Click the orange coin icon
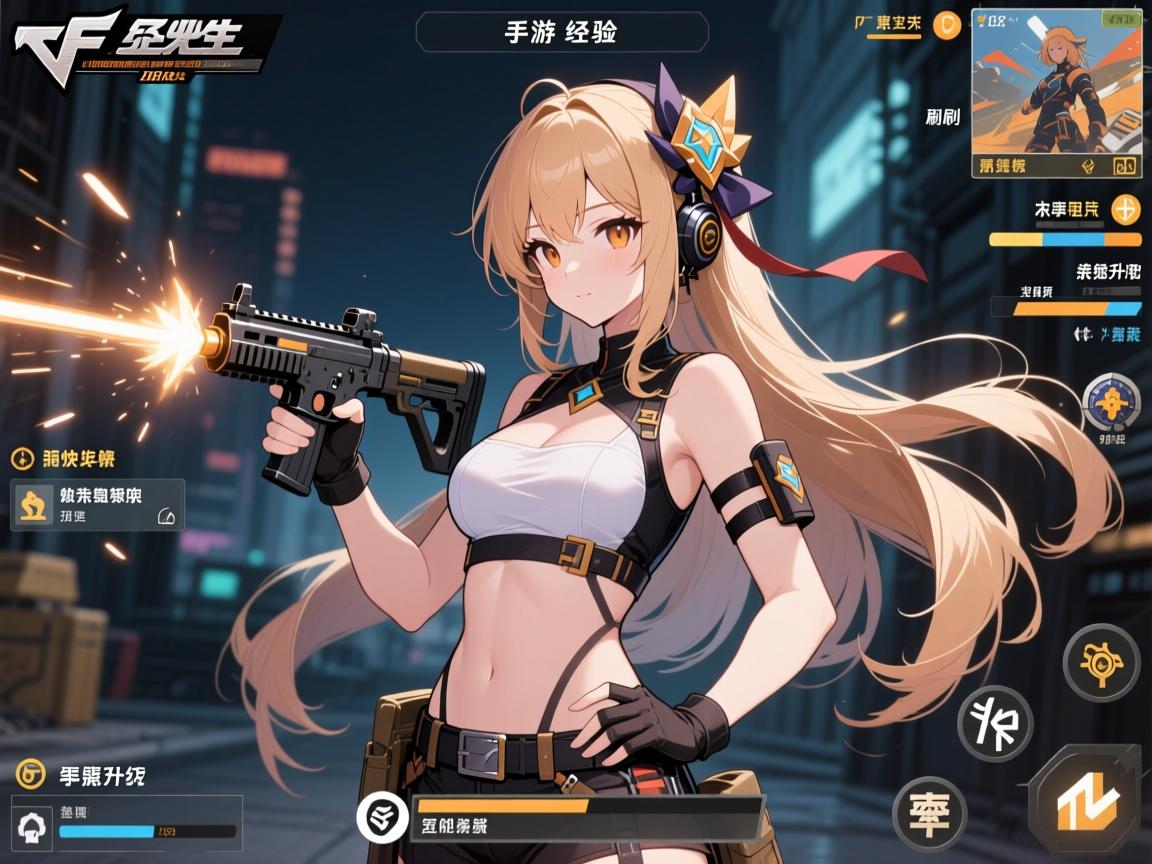The height and width of the screenshot is (864, 1152). point(945,25)
